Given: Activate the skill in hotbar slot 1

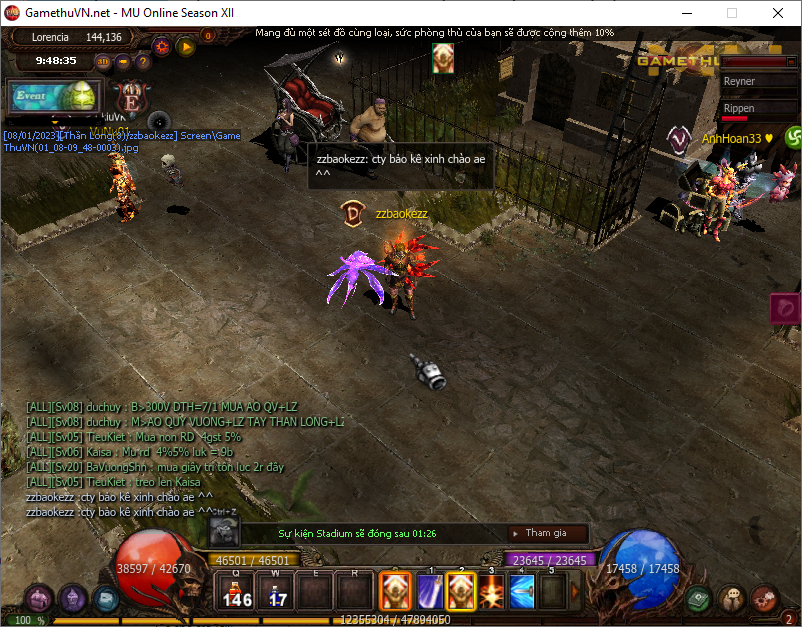Looking at the screenshot, I should coord(430,591).
